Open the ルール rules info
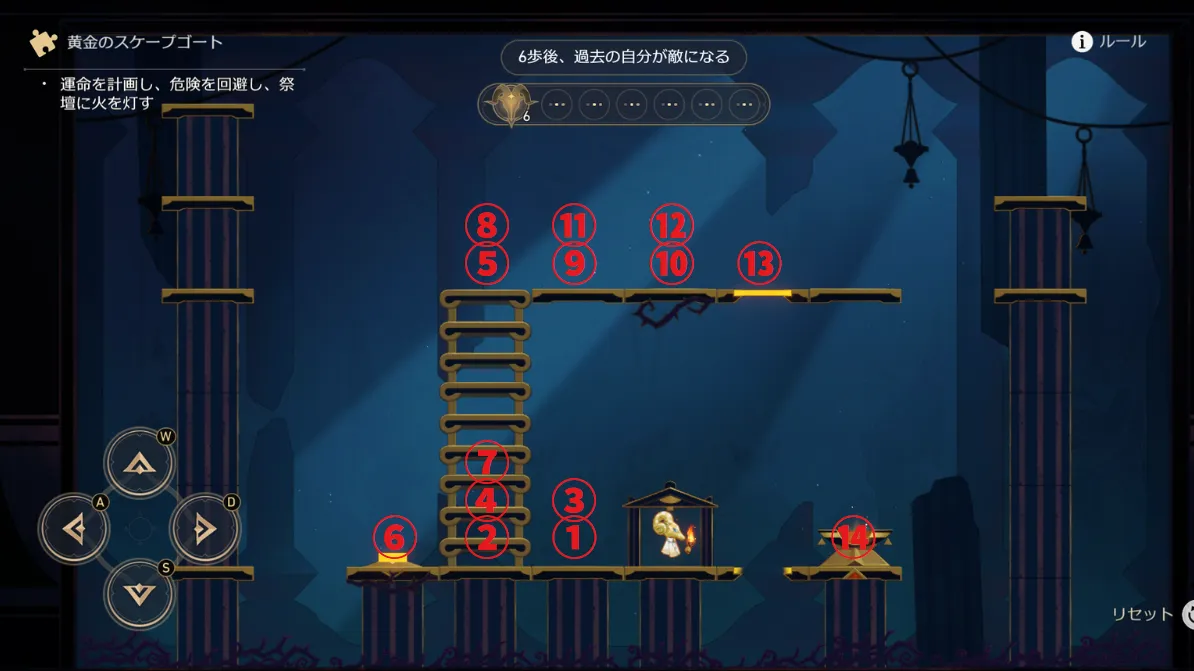 click(1109, 42)
